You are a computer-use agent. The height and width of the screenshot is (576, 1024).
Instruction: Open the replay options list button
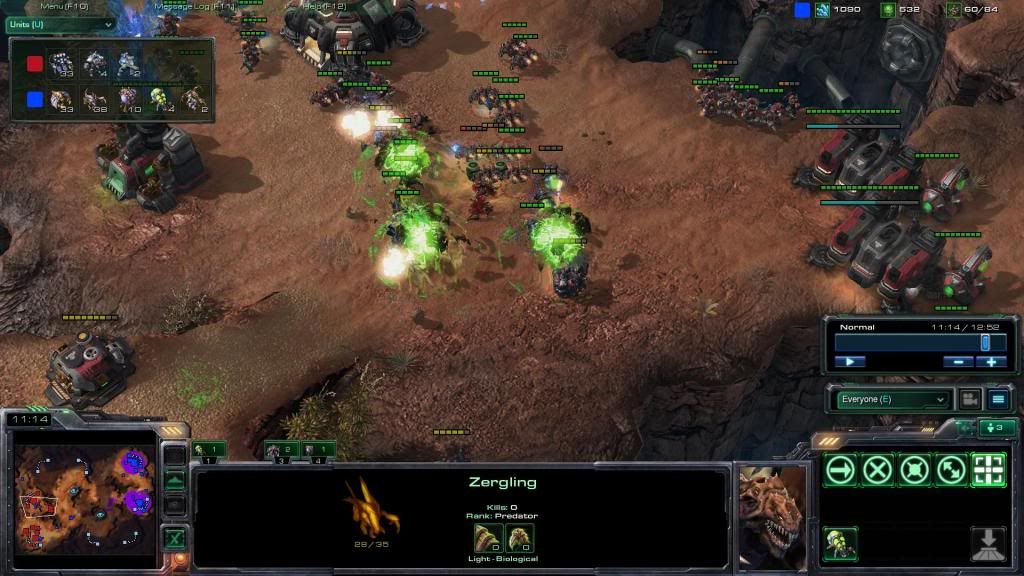click(998, 399)
